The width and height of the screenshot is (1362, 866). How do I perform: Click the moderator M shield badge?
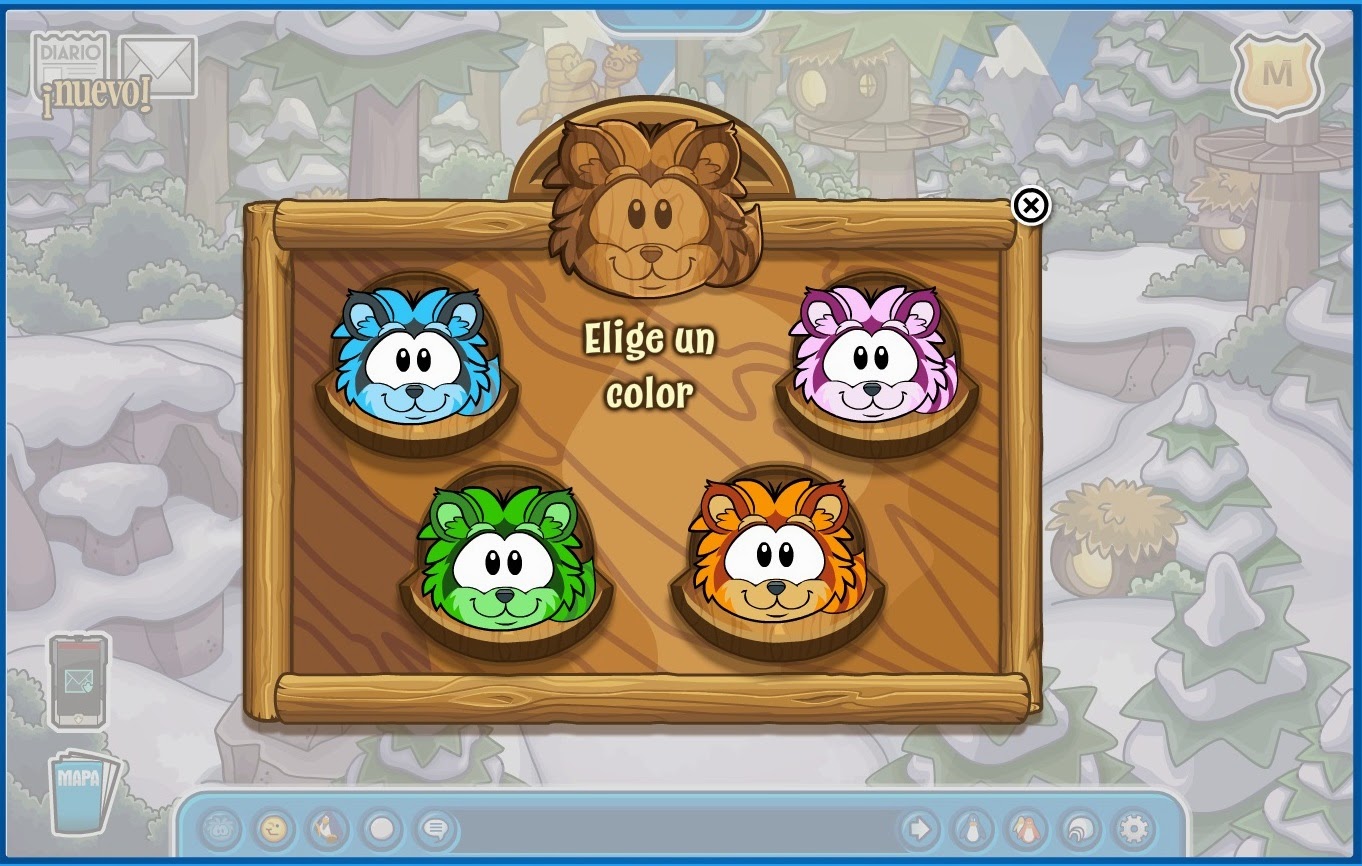coord(1277,75)
